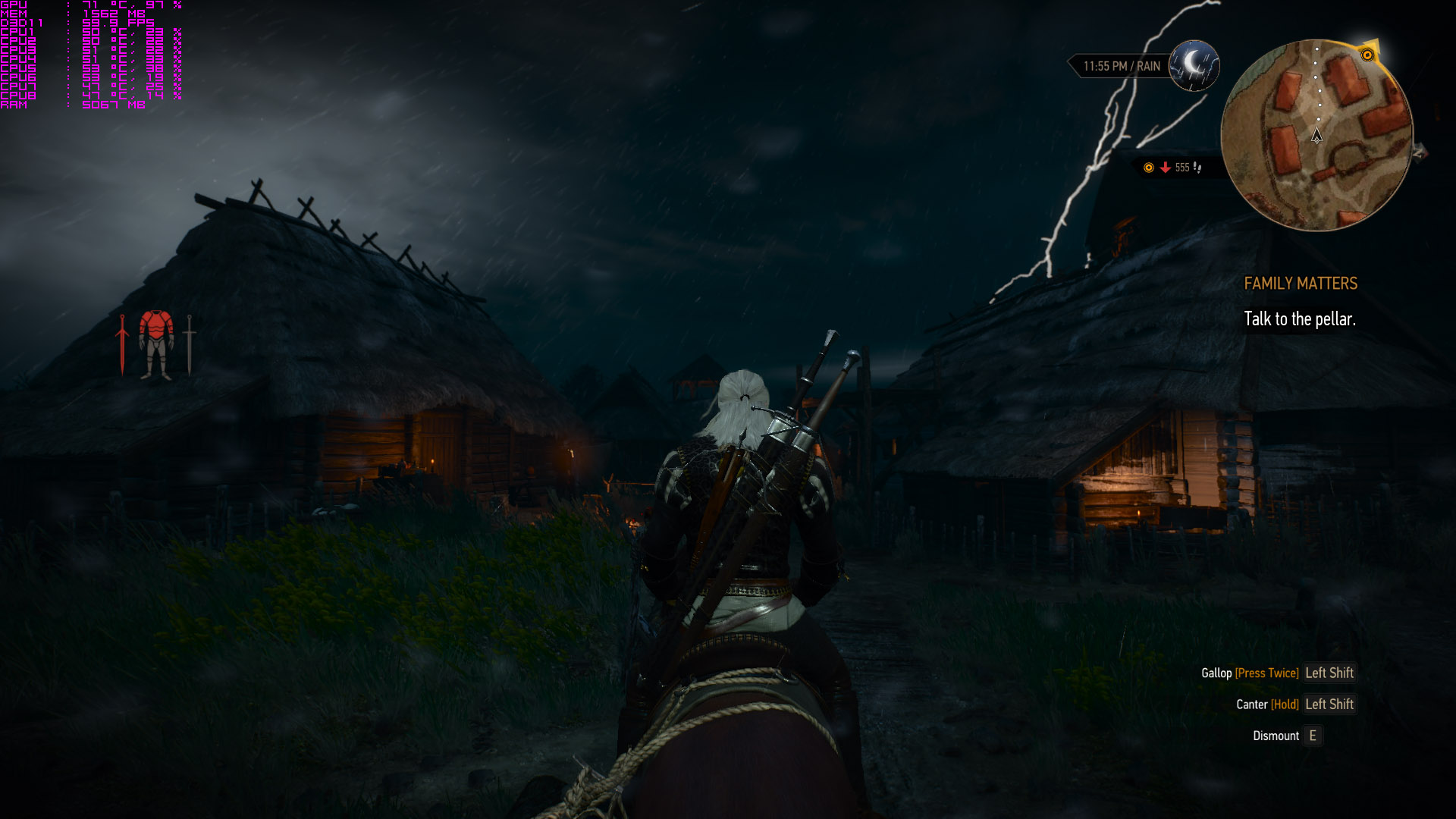Click the rainy night weather icon
The image size is (1456, 819).
(1194, 66)
